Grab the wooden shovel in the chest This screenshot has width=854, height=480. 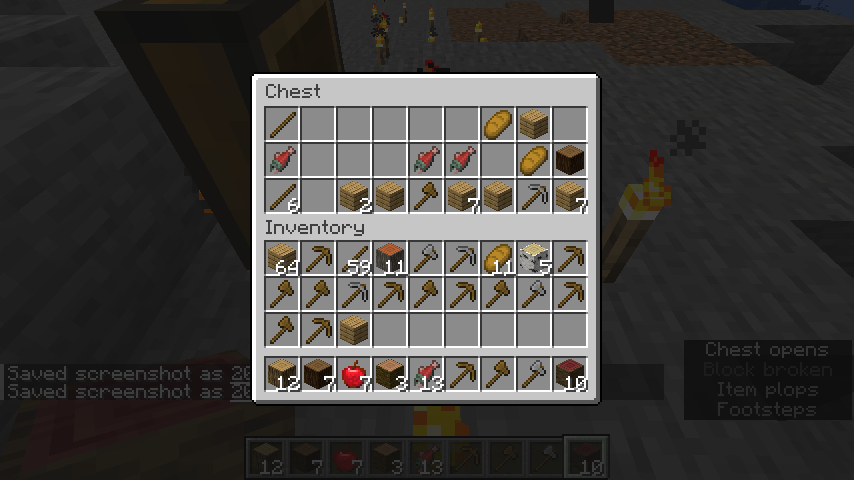426,195
